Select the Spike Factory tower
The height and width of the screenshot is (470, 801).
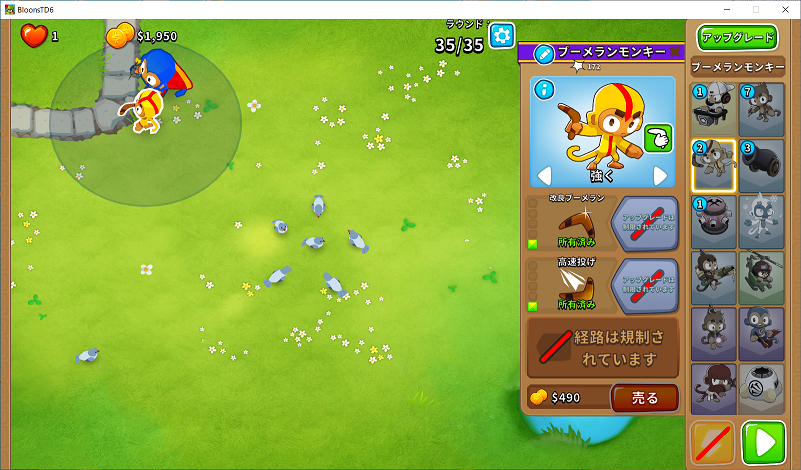[762, 388]
